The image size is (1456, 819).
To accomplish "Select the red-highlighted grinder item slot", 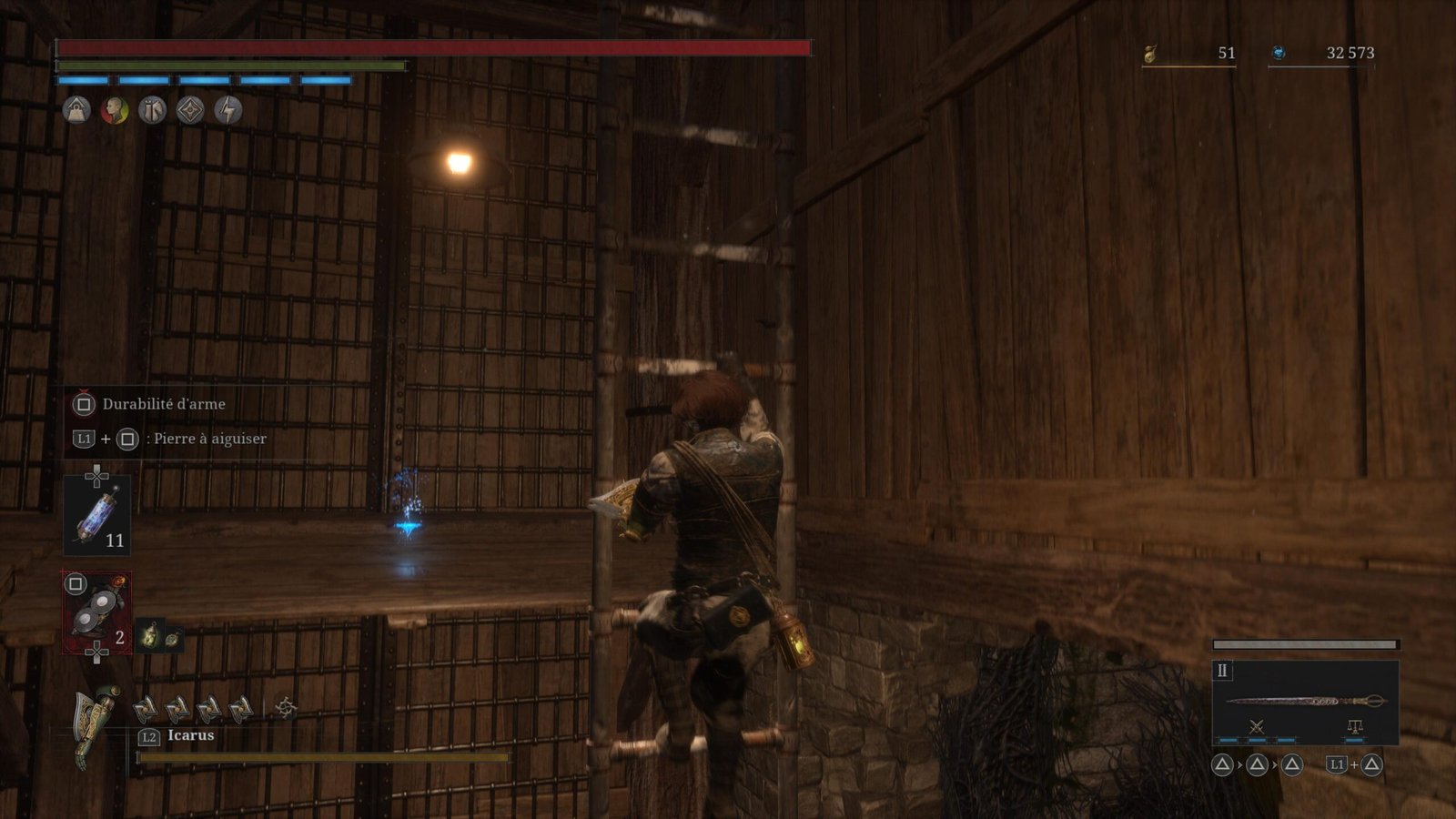I will (x=96, y=612).
